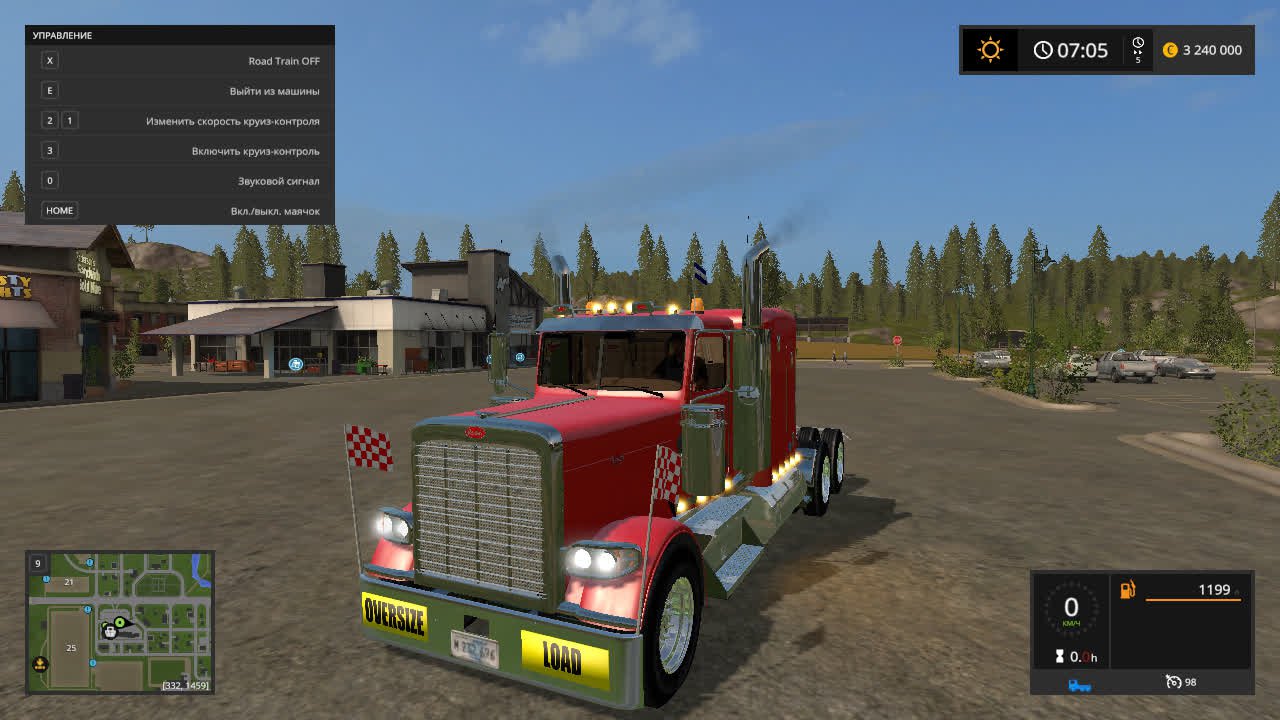Toggle the cruise control speed icon

tap(1174, 682)
